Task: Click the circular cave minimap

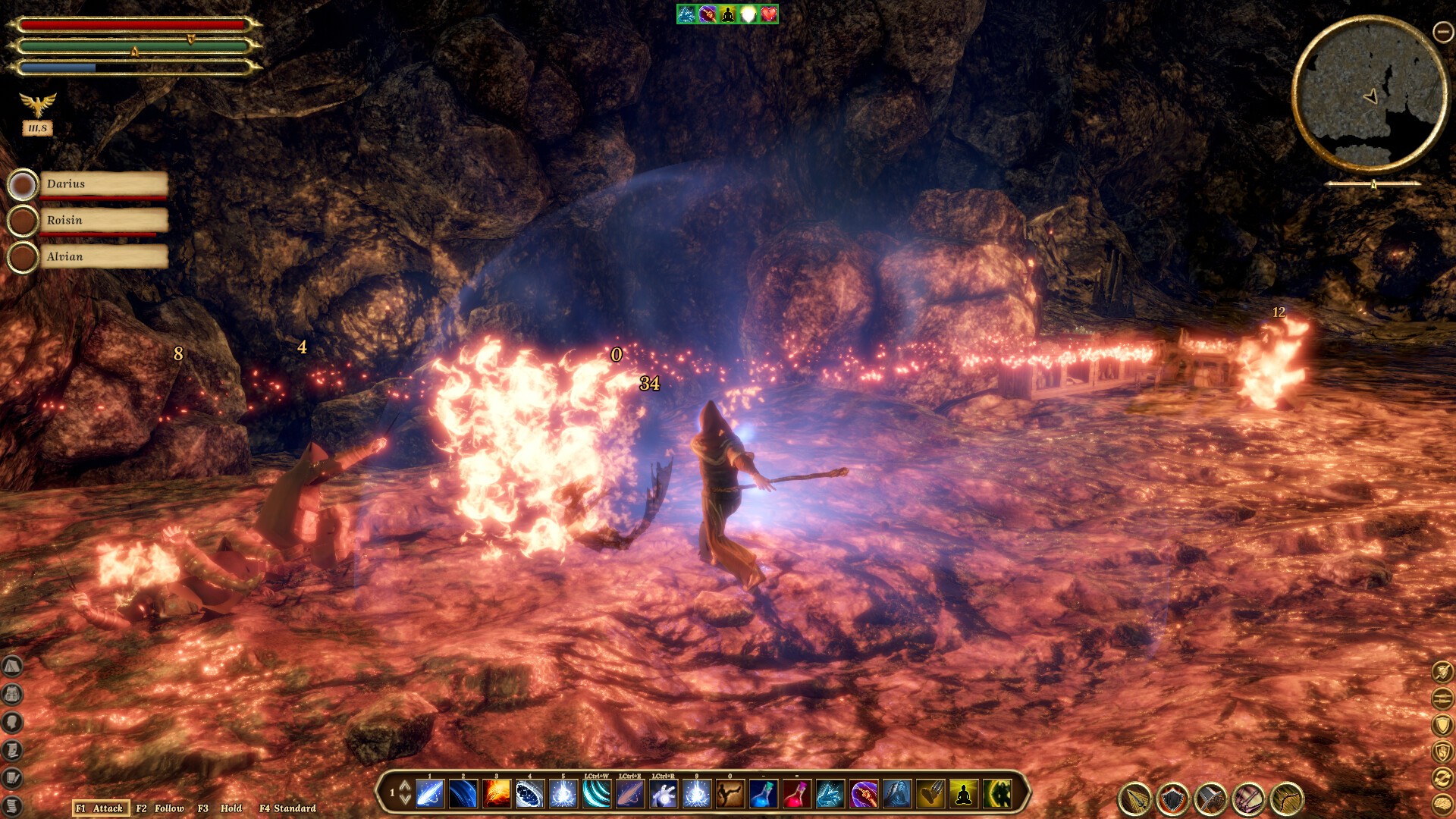Action: pos(1369,96)
